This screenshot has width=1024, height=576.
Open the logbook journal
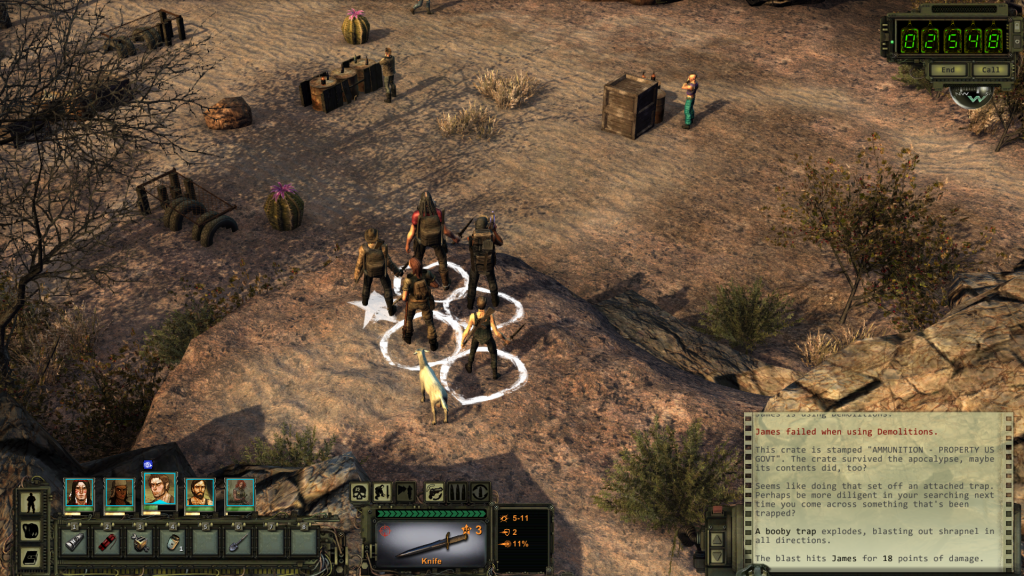coord(30,557)
